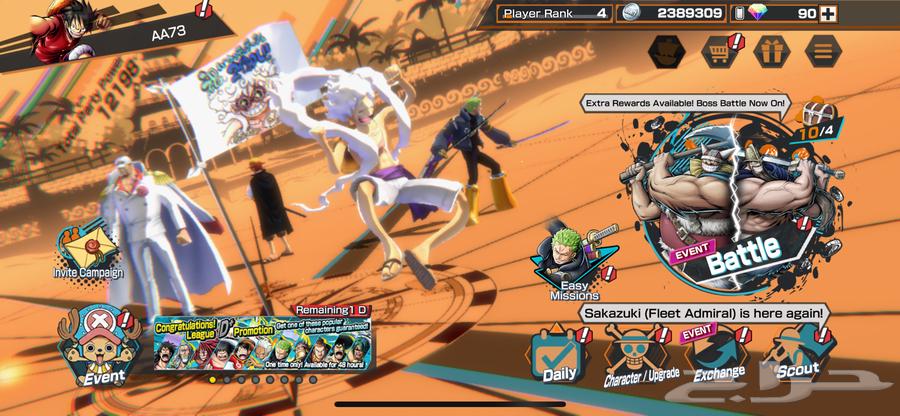Open the gift box presents

[x=771, y=49]
